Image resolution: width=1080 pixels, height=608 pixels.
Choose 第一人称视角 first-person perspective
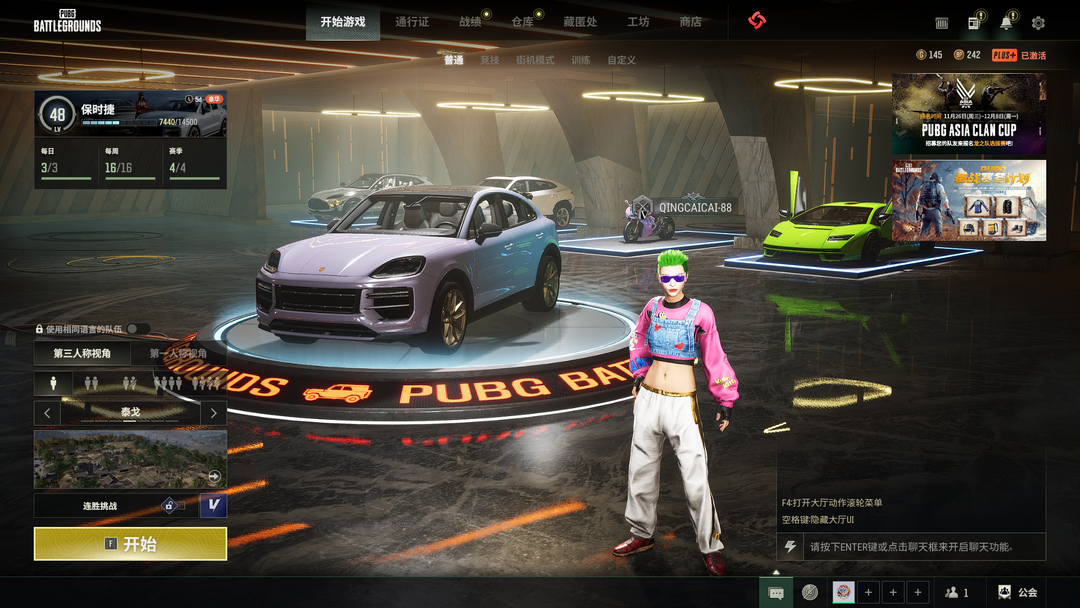click(x=178, y=353)
